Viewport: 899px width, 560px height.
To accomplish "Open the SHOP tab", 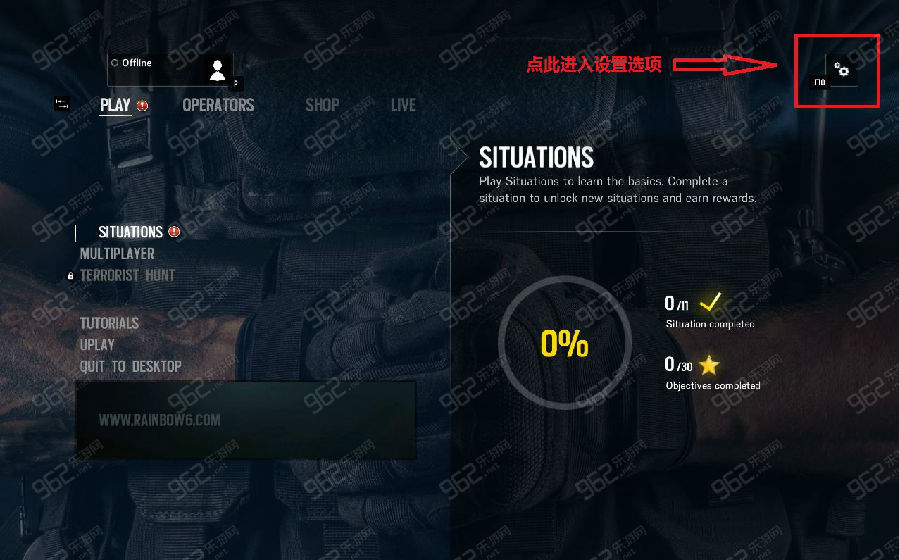I will (x=322, y=105).
